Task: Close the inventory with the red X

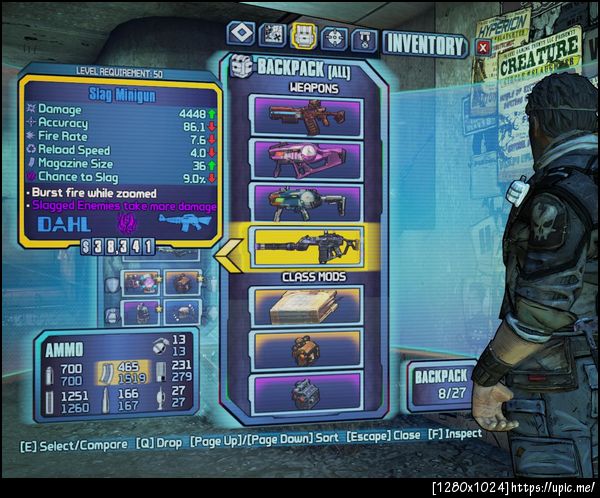Action: [483, 46]
